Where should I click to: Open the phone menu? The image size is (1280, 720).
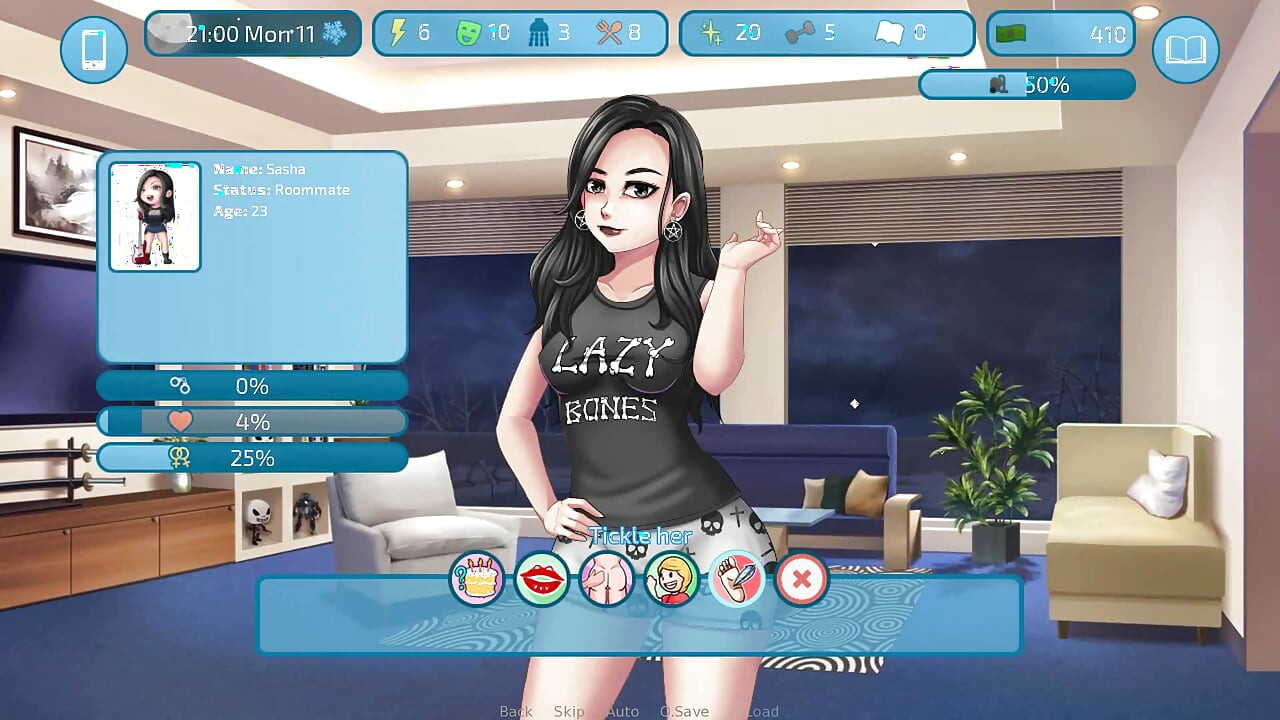point(93,50)
